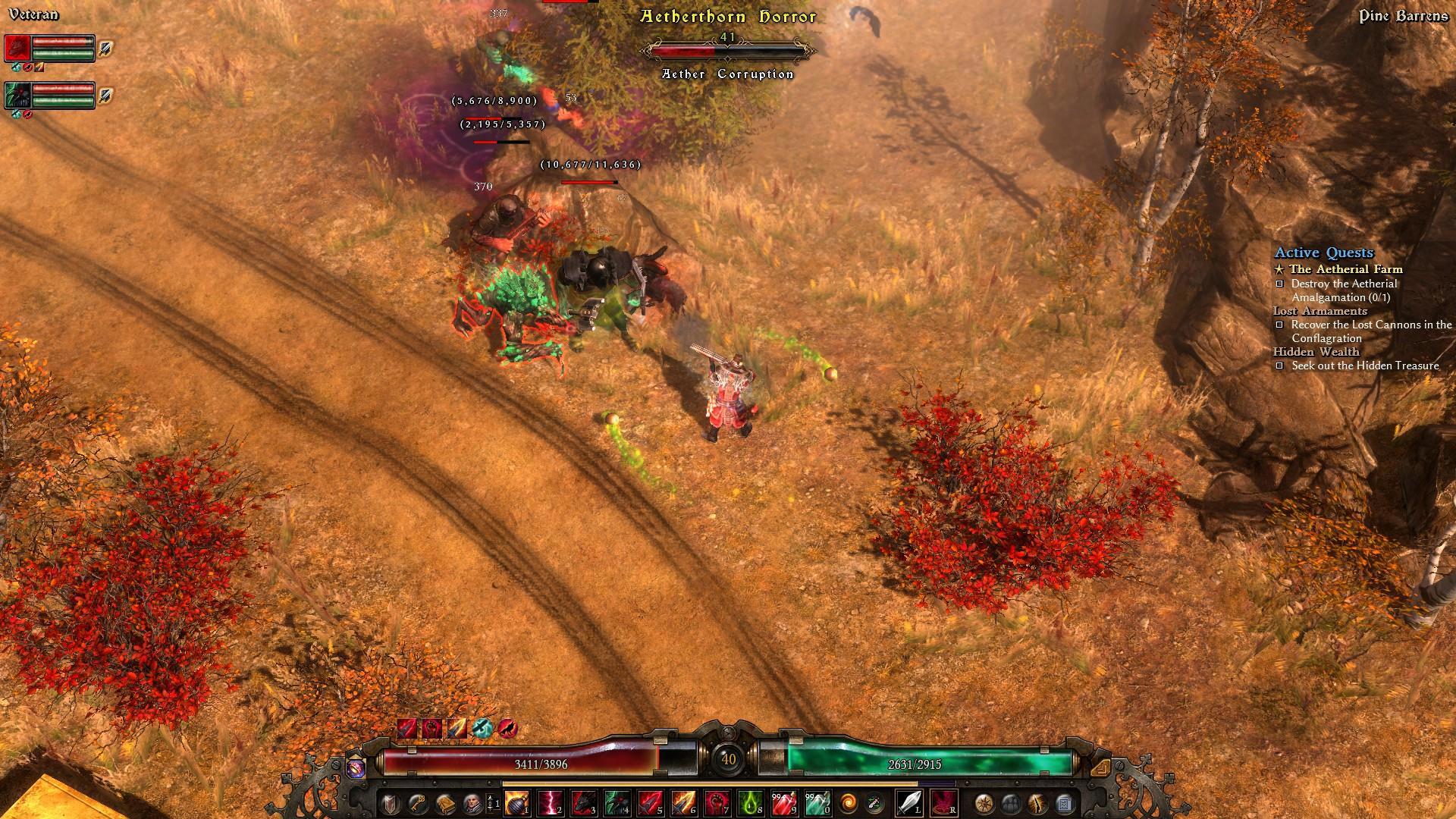Viewport: 1456px width, 819px height.
Task: Use the bomb skill in hotbar slot 1
Action: click(517, 802)
